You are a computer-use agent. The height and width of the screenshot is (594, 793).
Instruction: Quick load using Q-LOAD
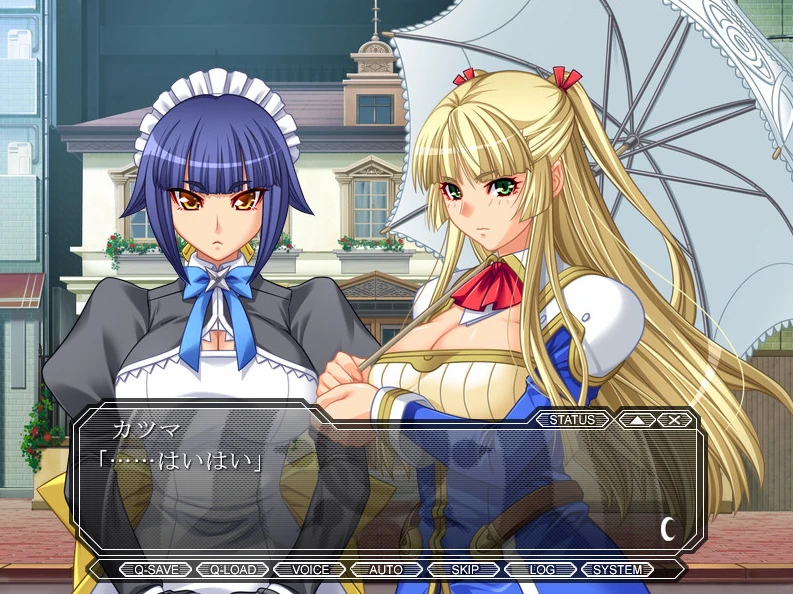(232, 570)
